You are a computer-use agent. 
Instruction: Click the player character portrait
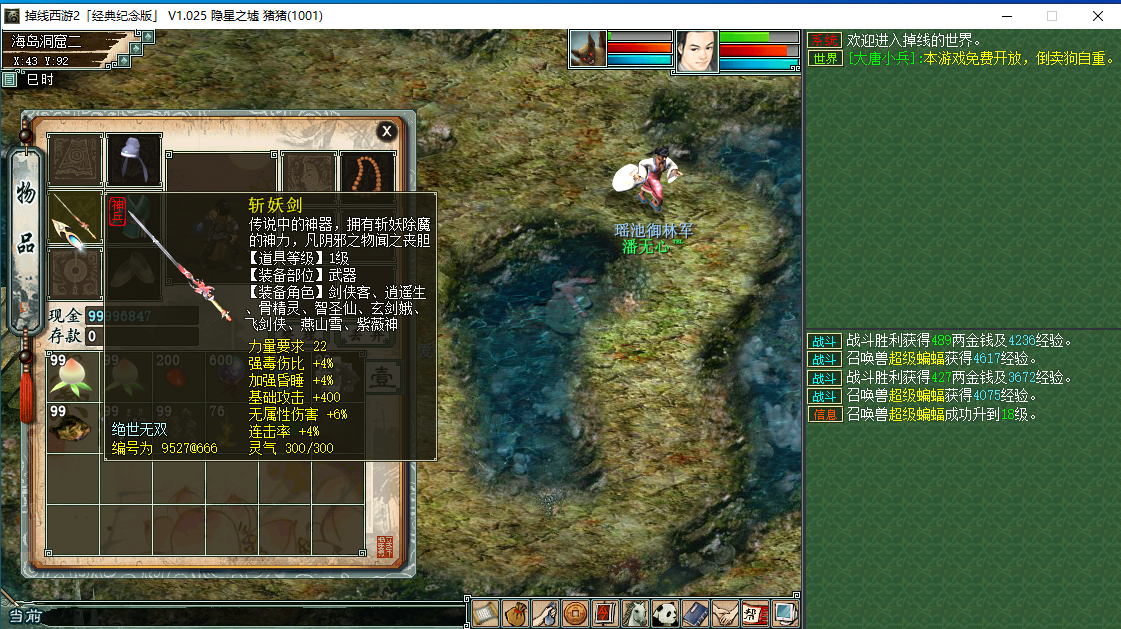point(696,50)
